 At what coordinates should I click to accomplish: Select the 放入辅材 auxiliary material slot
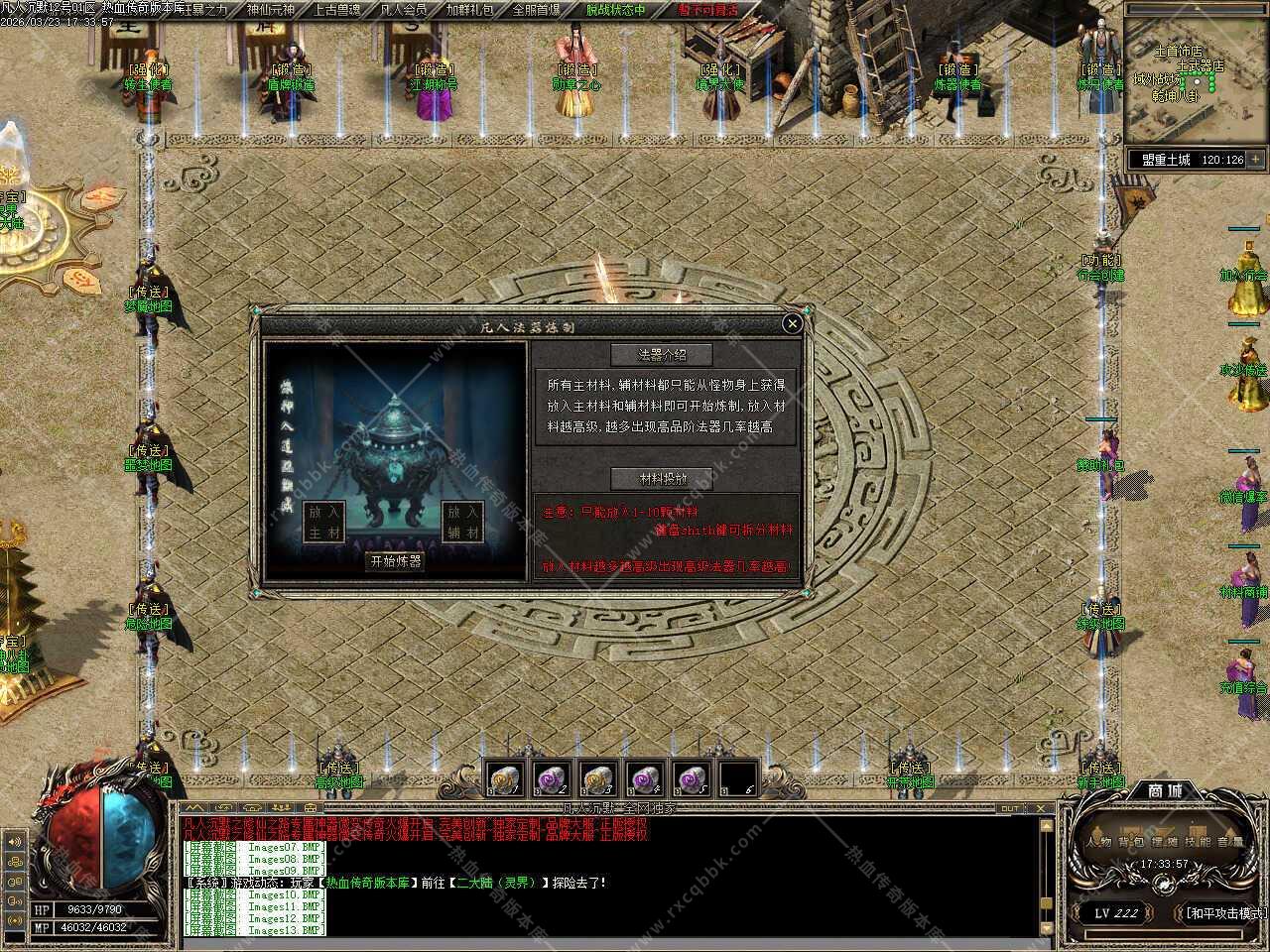pyautogui.click(x=462, y=522)
